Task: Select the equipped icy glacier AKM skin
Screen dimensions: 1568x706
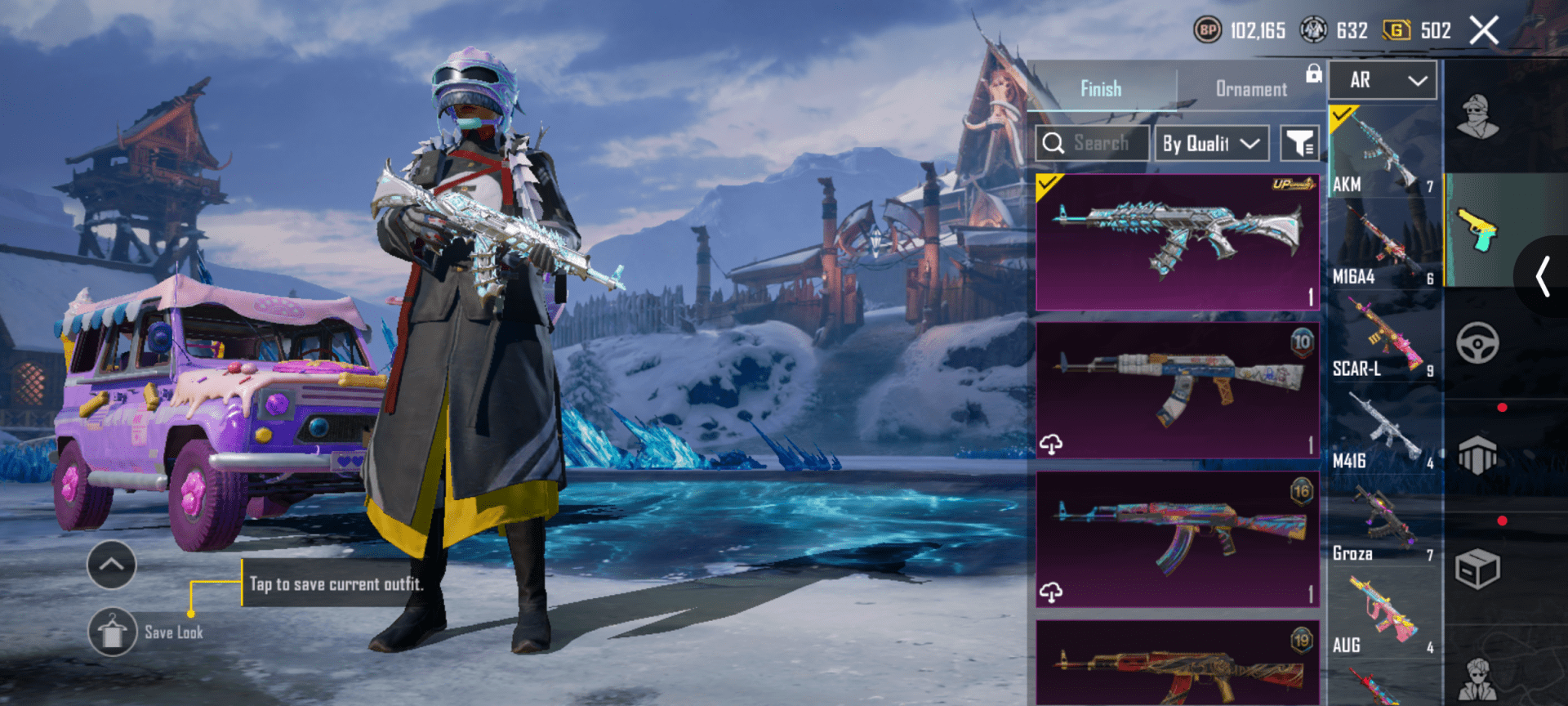Action: [x=1177, y=242]
